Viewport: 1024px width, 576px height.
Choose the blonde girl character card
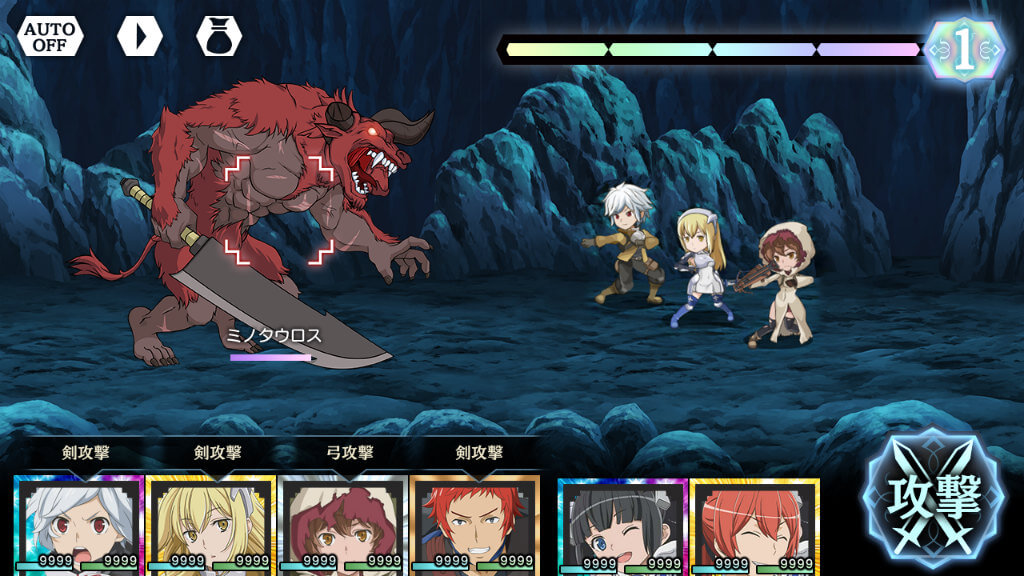pos(210,525)
